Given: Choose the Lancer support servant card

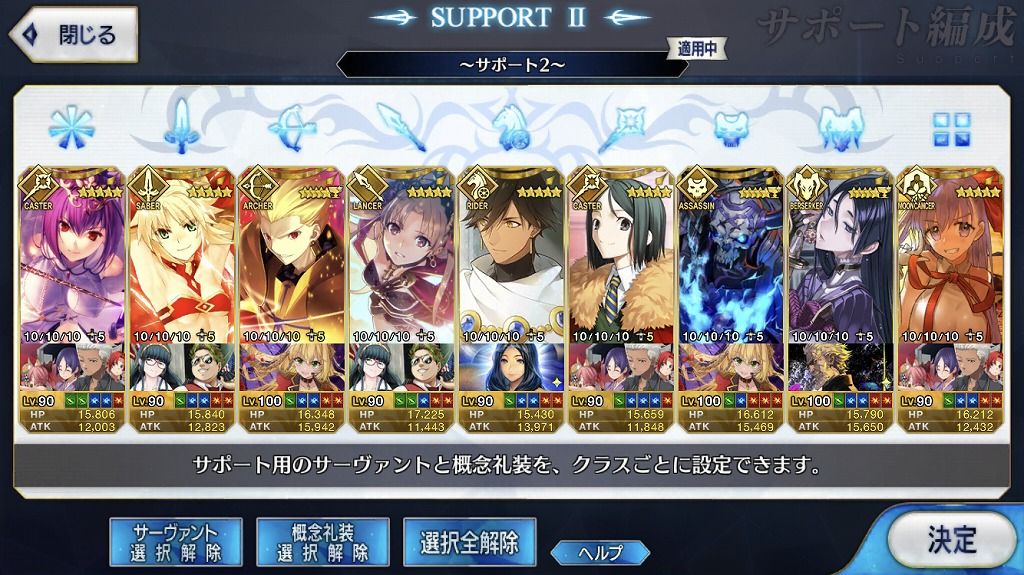Looking at the screenshot, I should (x=402, y=290).
